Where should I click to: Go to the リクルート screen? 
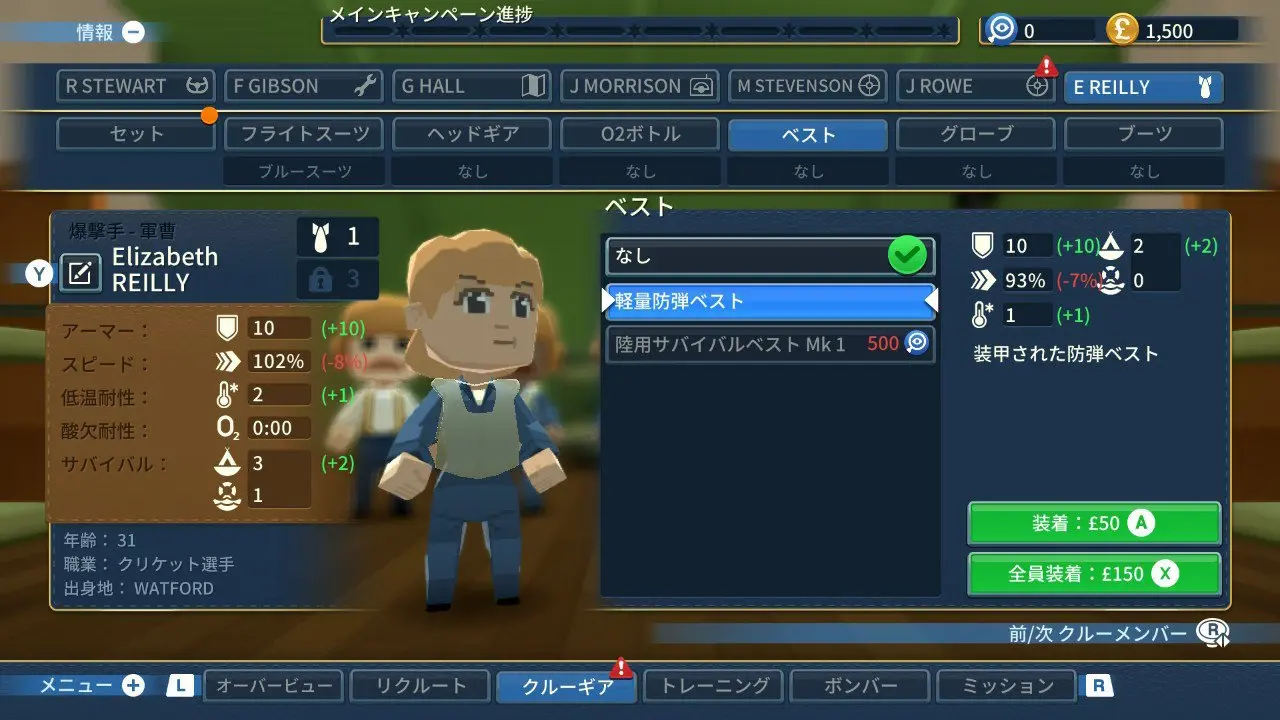[420, 686]
